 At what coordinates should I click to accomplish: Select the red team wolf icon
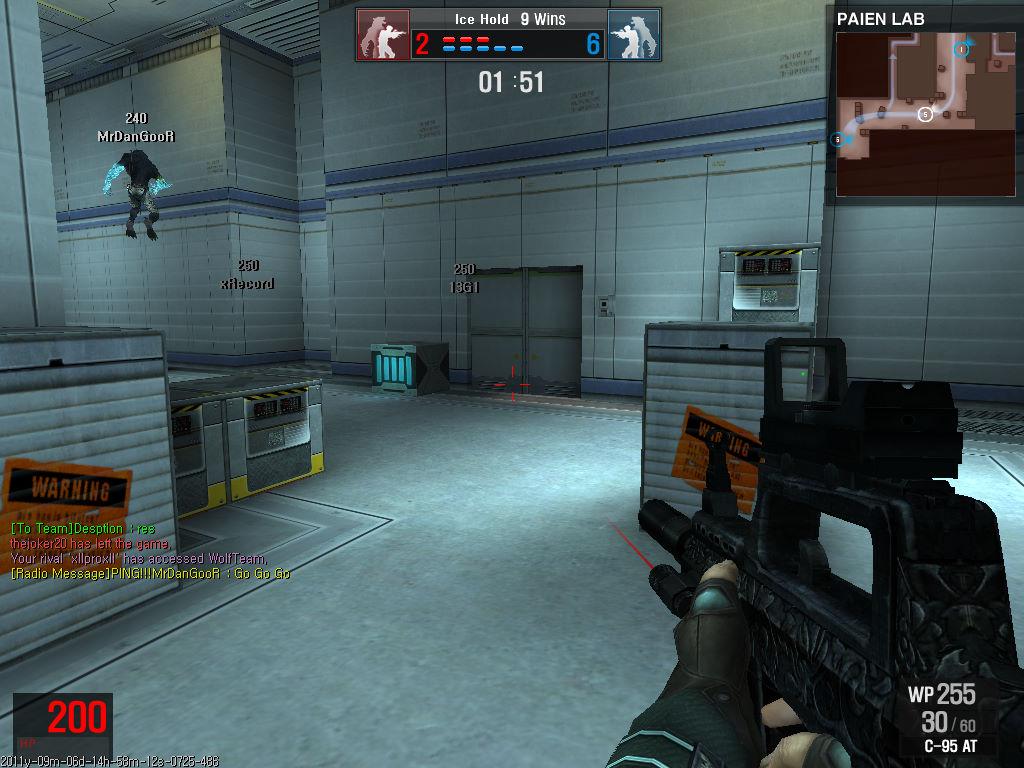(383, 36)
